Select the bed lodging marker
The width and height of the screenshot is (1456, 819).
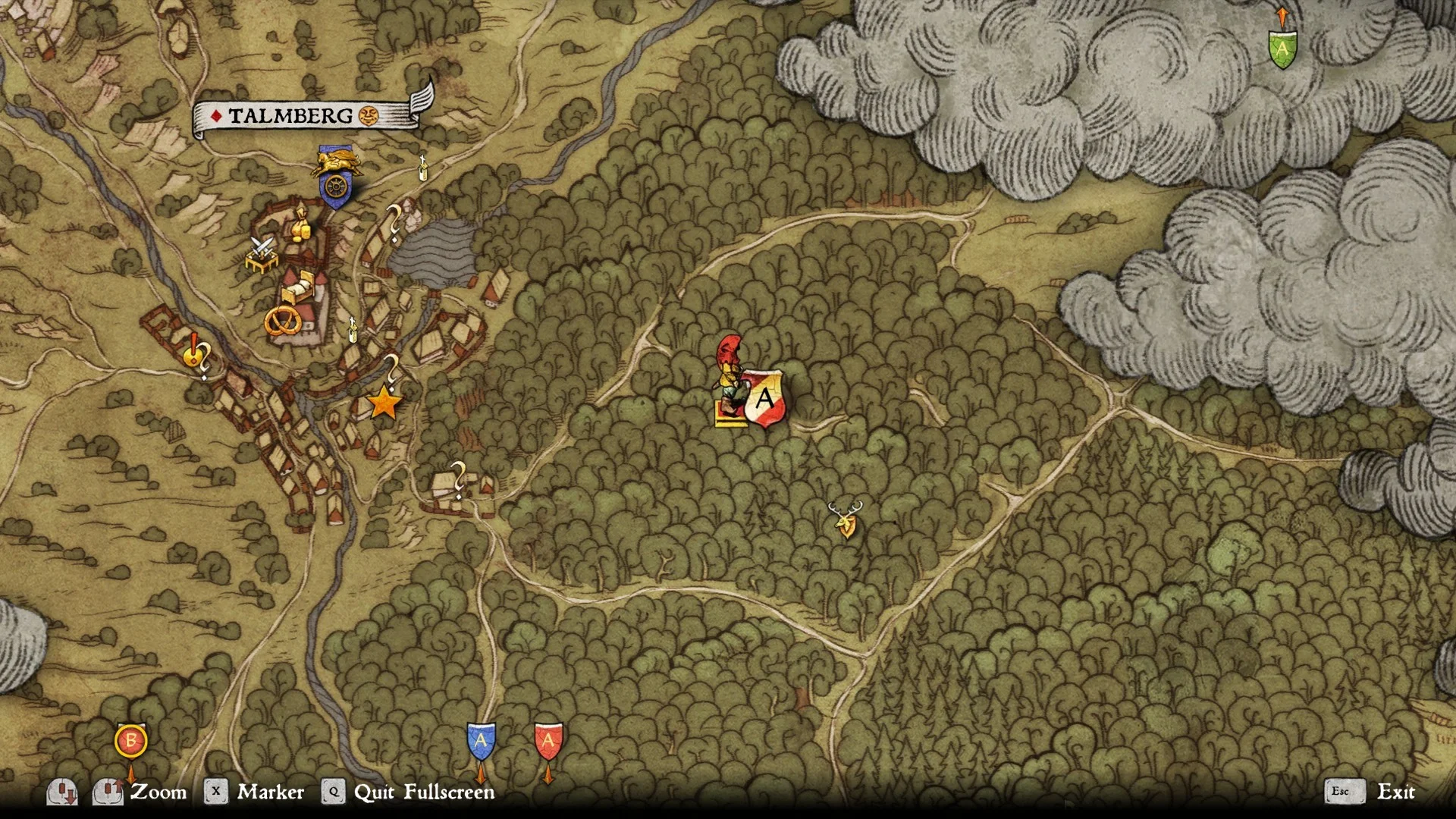[x=300, y=287]
